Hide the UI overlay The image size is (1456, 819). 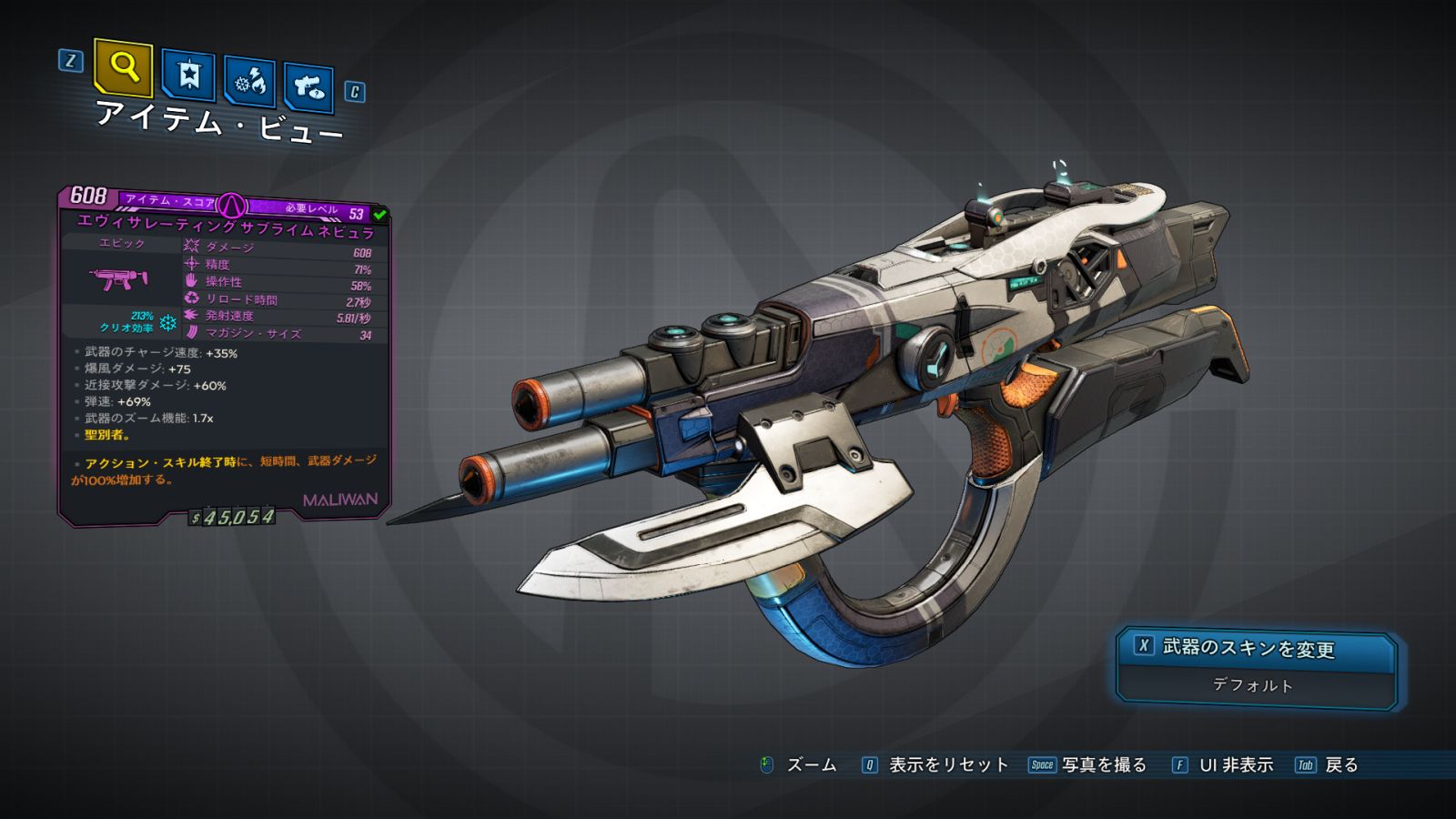(x=1223, y=765)
